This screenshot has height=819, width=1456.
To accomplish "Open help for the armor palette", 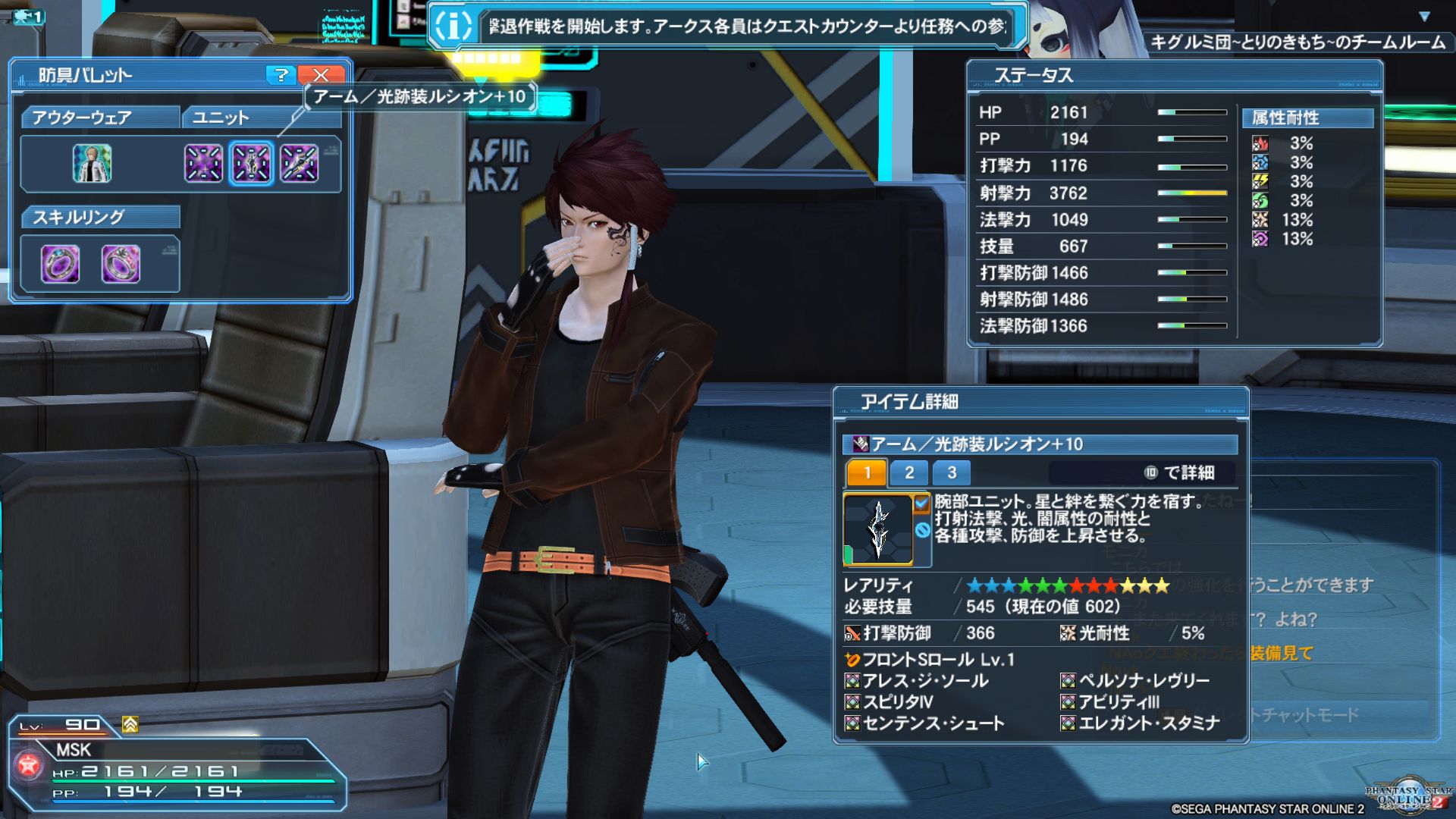I will (x=281, y=75).
